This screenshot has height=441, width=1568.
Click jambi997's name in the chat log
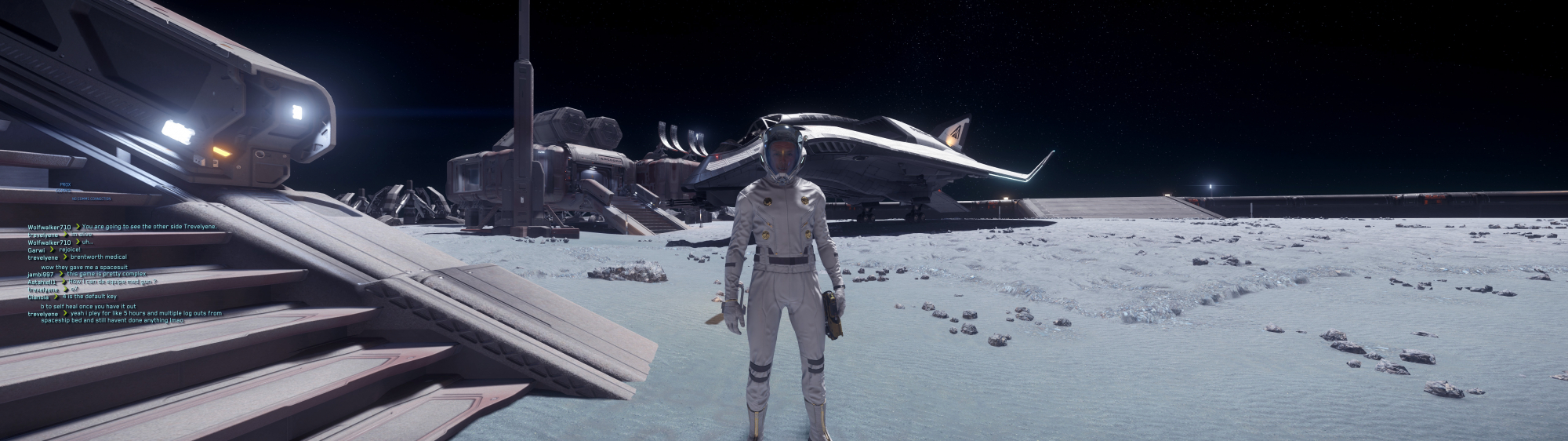coord(42,273)
